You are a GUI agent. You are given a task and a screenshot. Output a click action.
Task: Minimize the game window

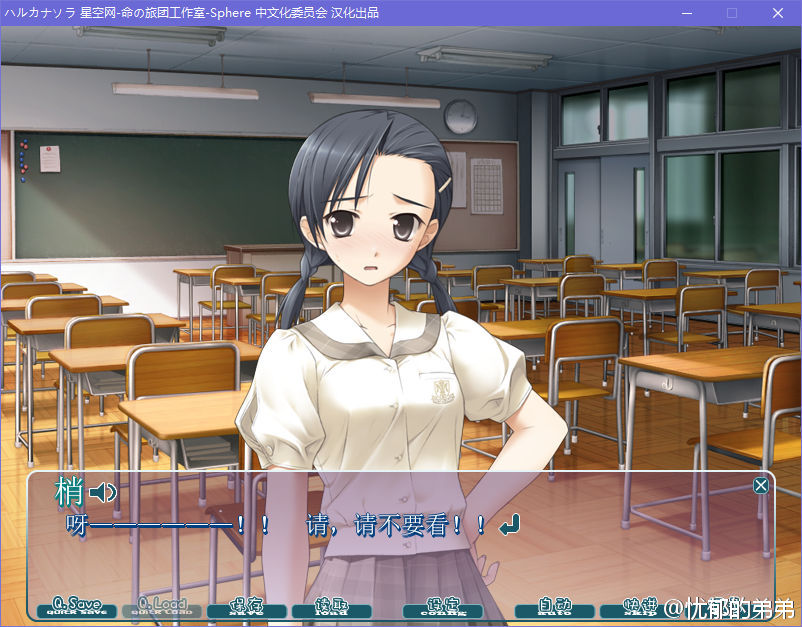point(686,13)
